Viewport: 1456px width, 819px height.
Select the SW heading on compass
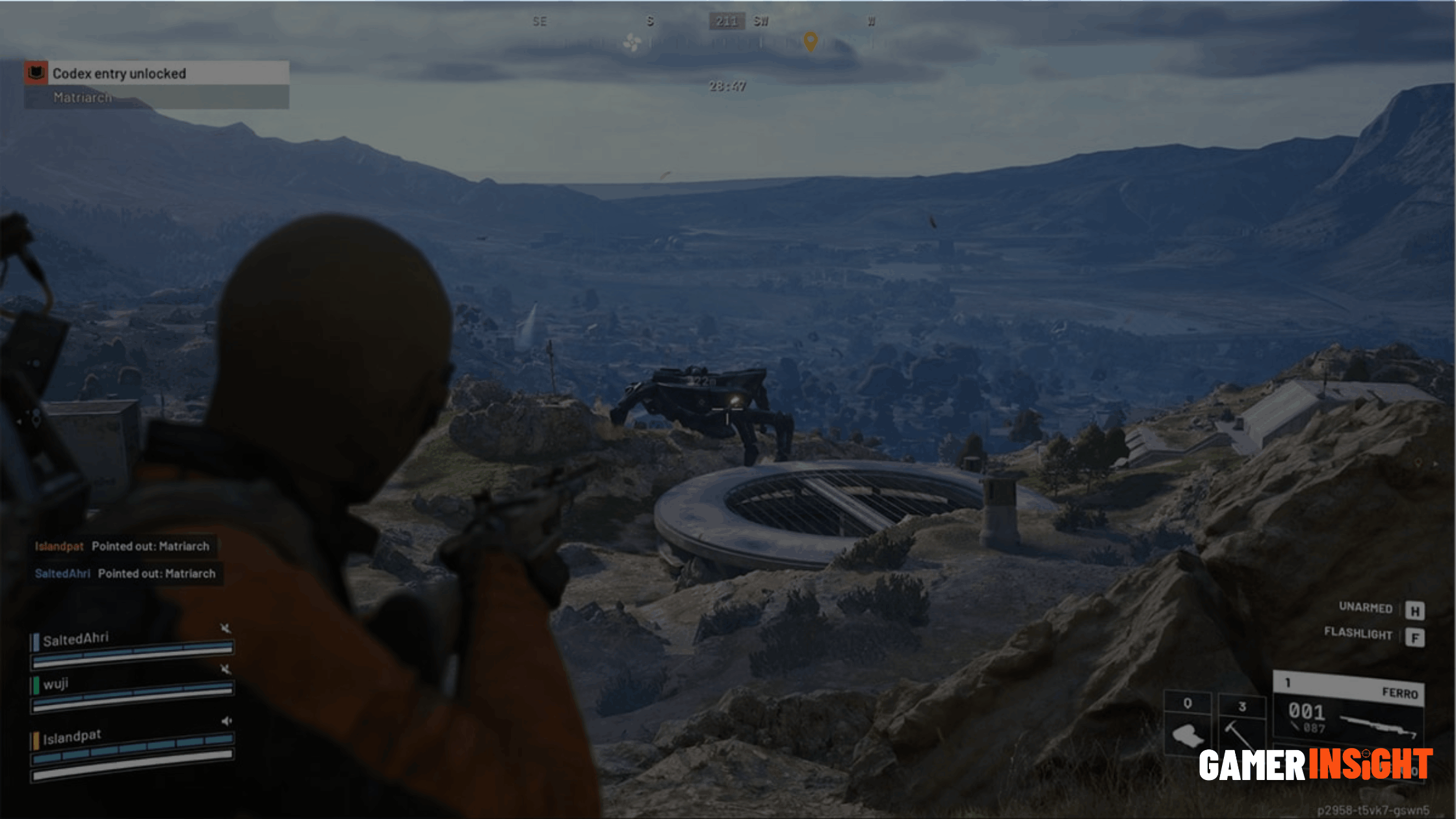[759, 21]
